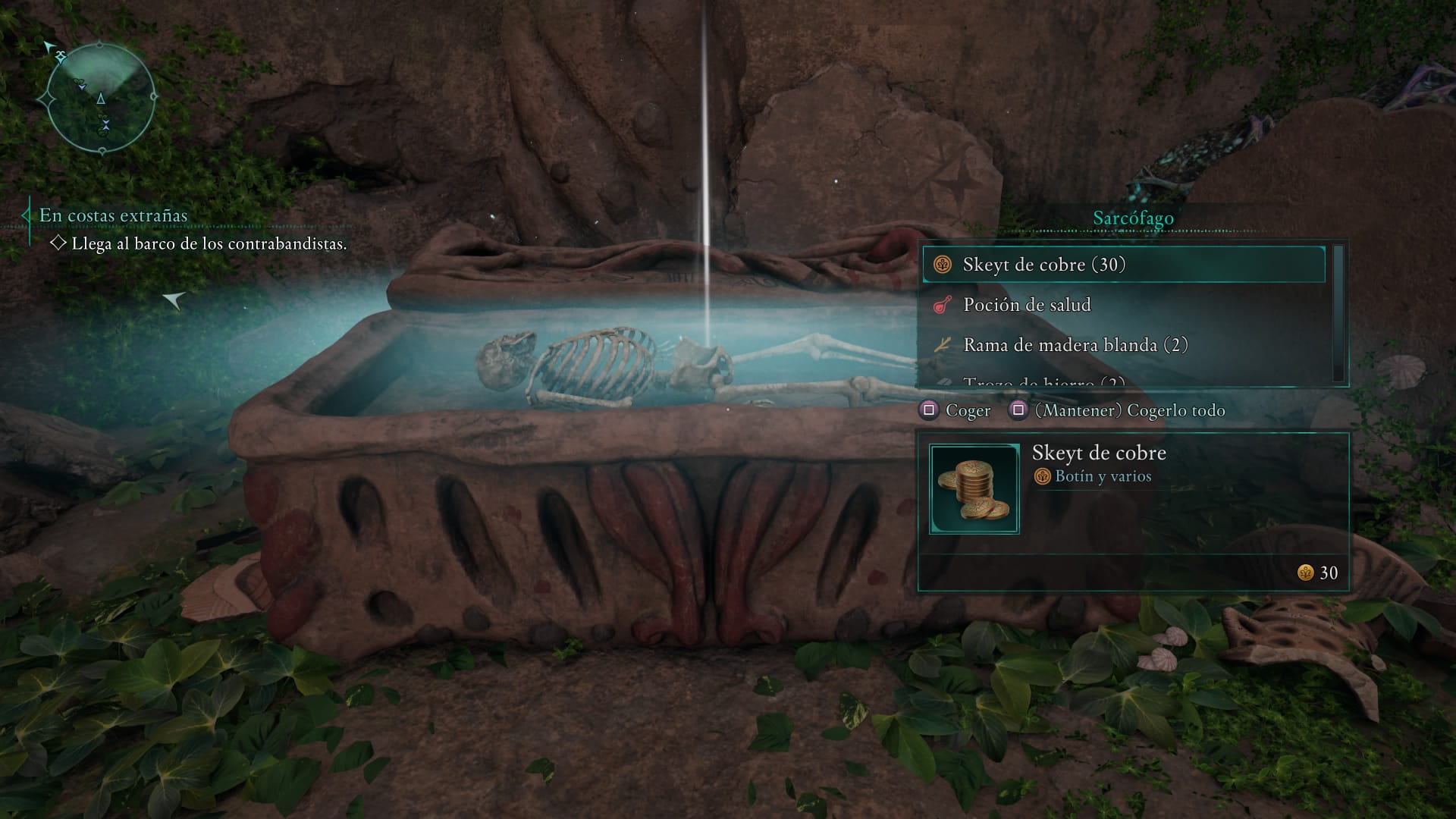
Task: Click the circular minimap
Action: (101, 99)
